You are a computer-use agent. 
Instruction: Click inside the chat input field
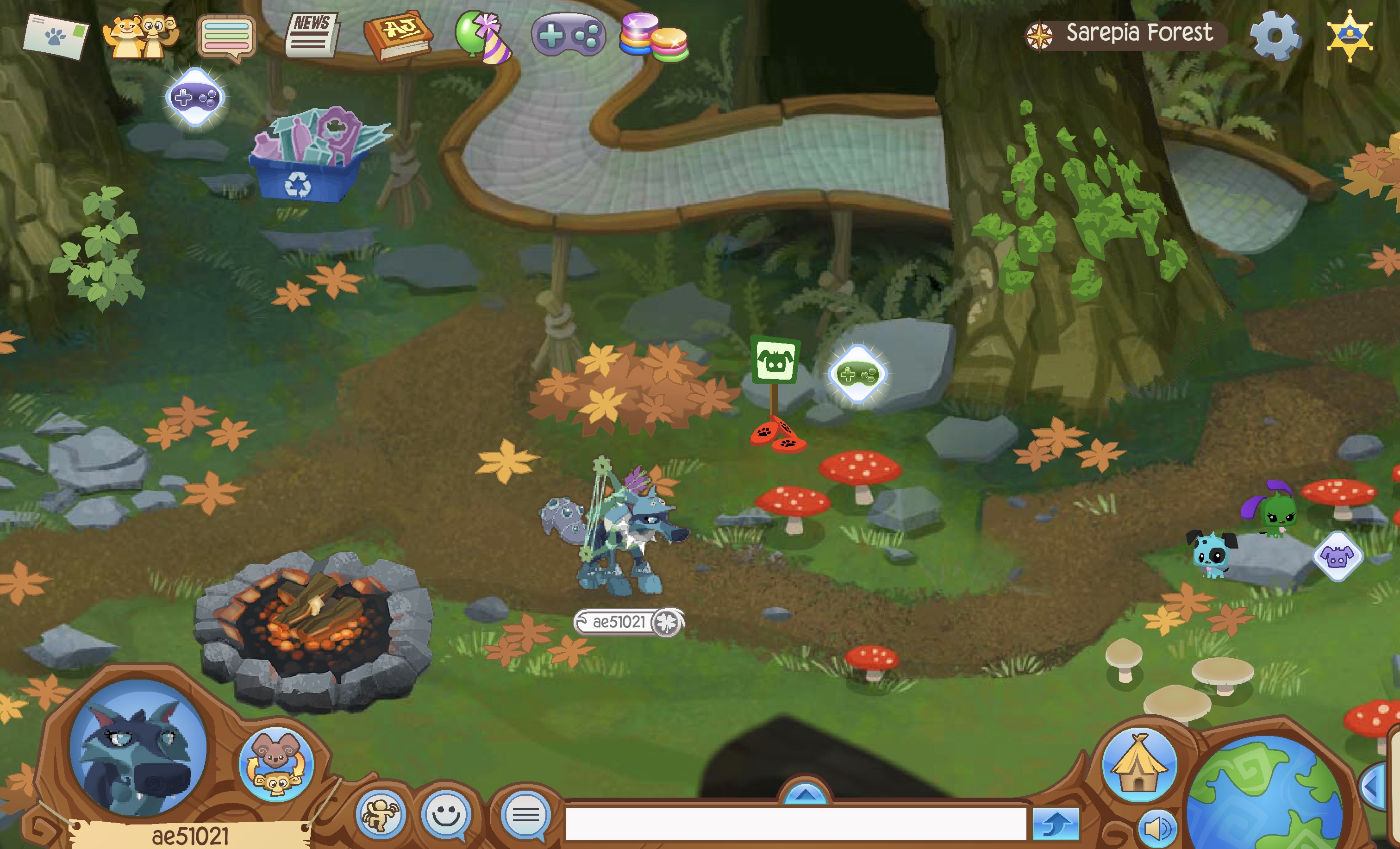[x=795, y=828]
